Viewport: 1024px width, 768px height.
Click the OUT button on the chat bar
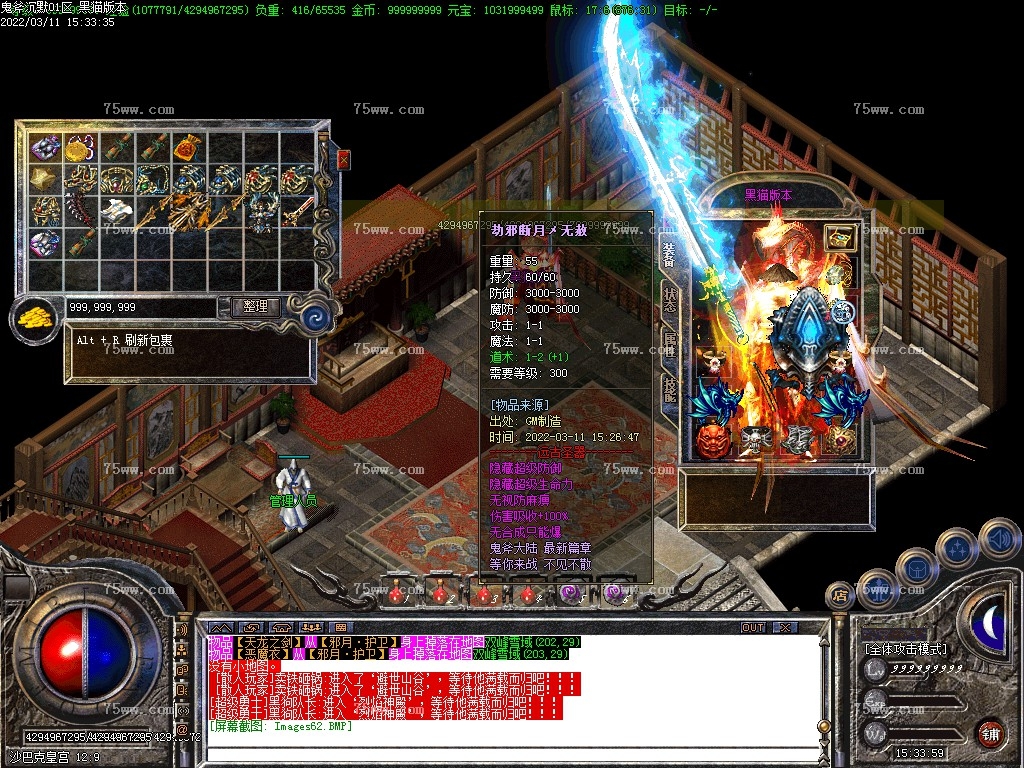pos(752,627)
